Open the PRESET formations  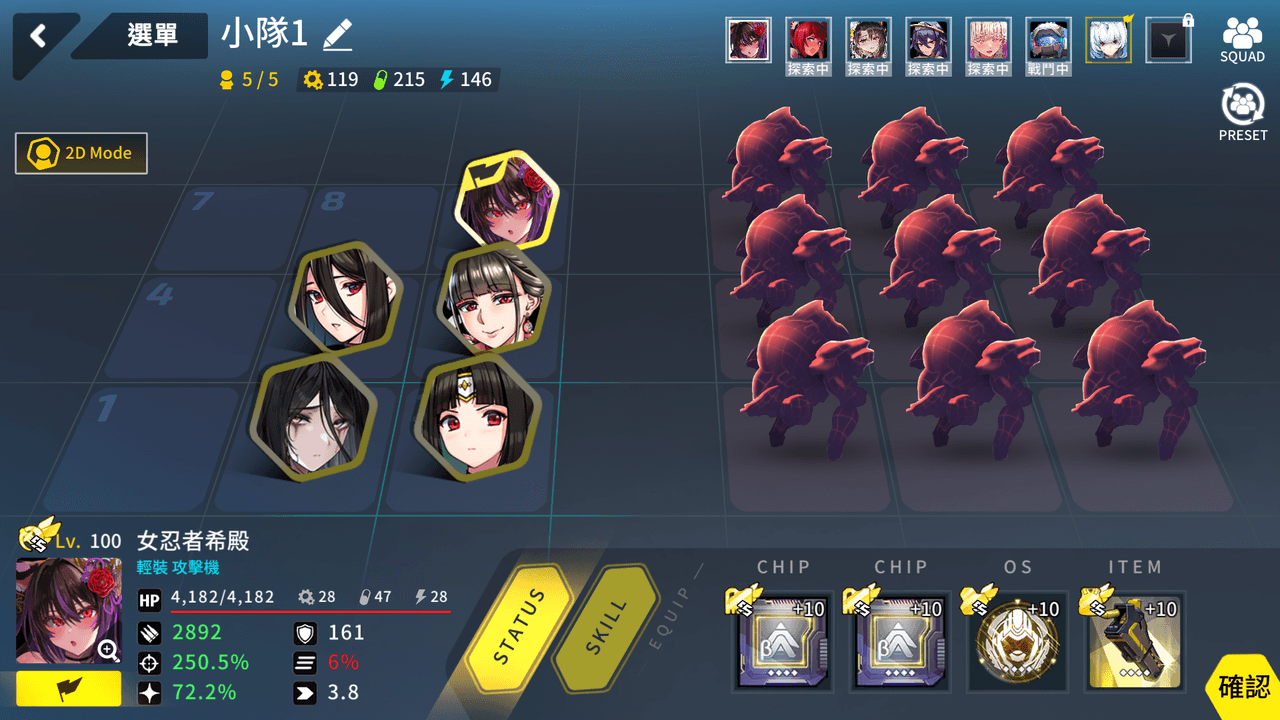[1242, 112]
